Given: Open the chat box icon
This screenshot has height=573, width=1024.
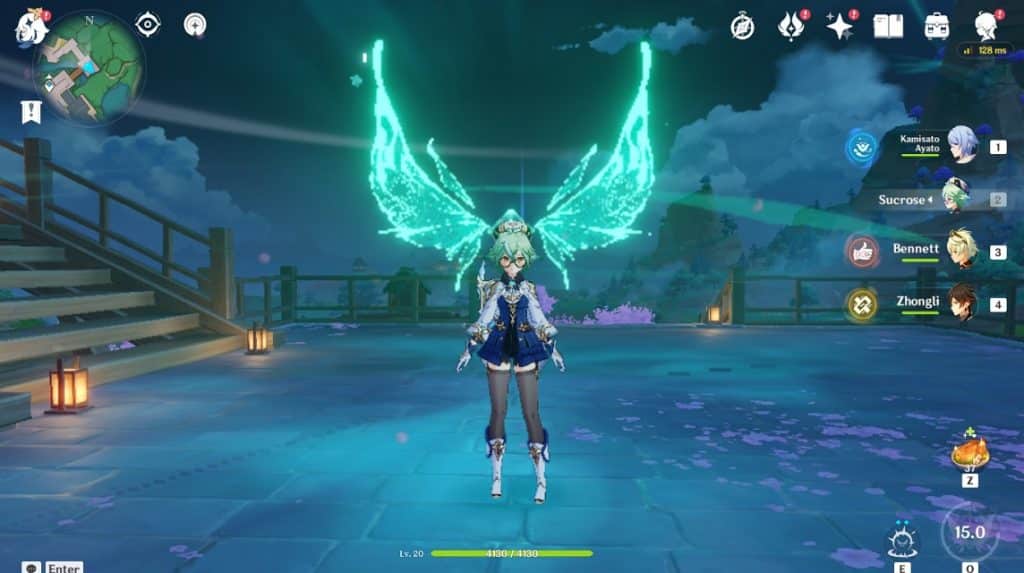Looking at the screenshot, I should pyautogui.click(x=32, y=567).
